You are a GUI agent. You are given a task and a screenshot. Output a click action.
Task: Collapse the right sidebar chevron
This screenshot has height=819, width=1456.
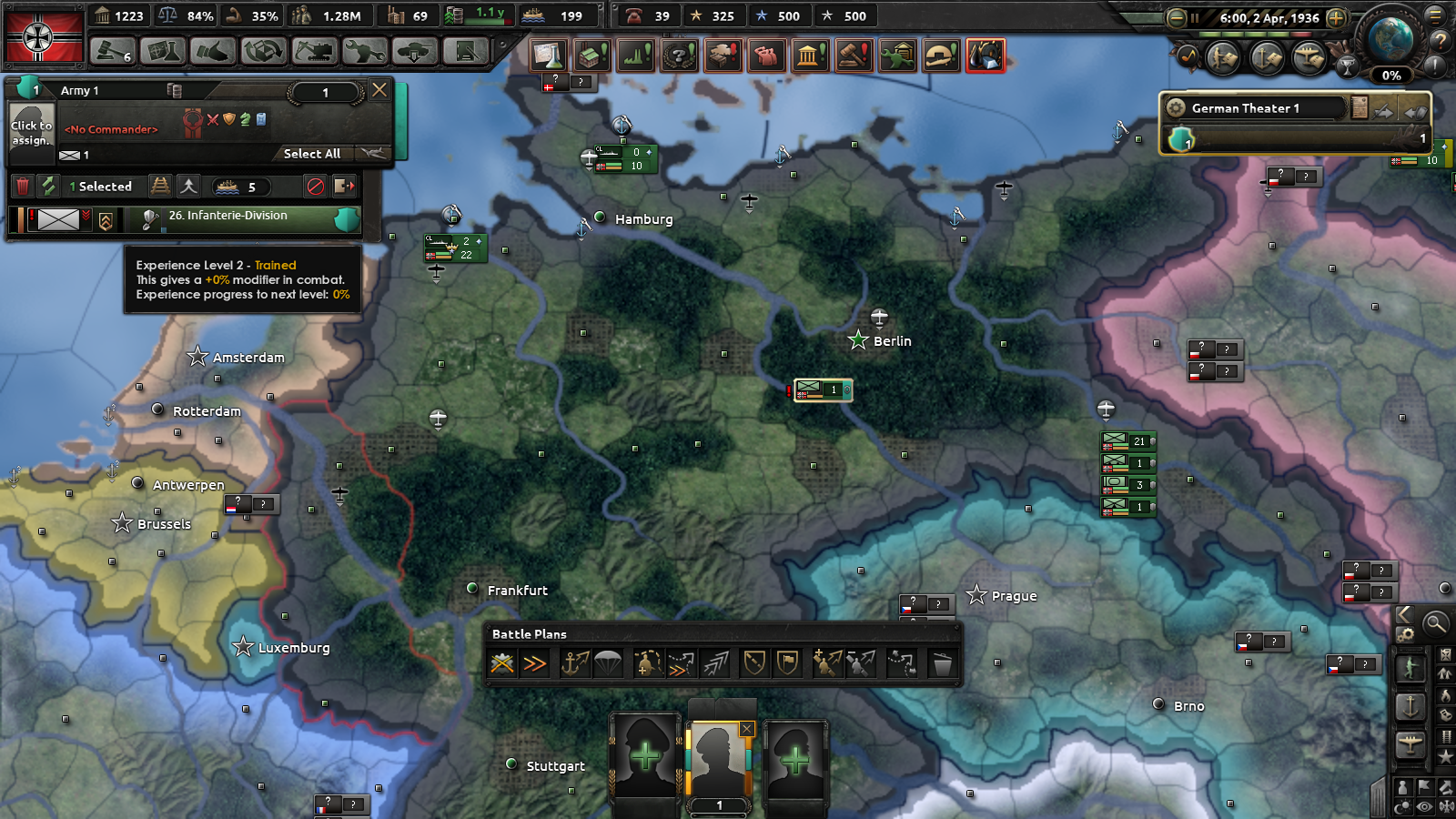1403,614
